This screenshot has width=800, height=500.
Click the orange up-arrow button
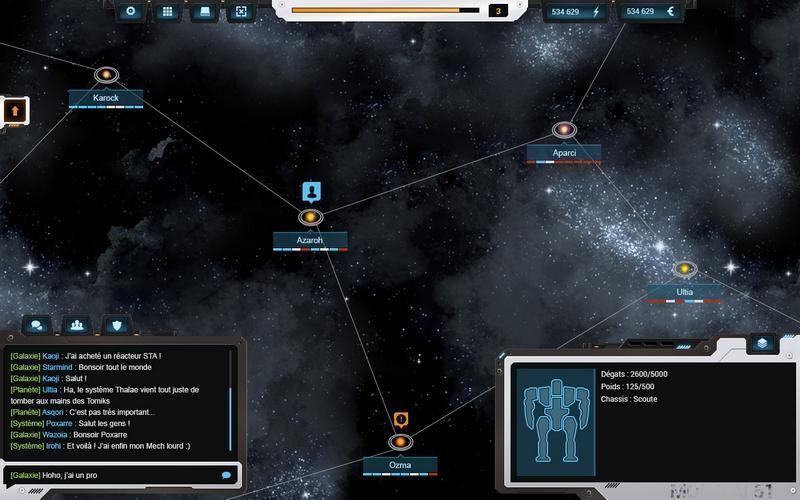[x=14, y=110]
